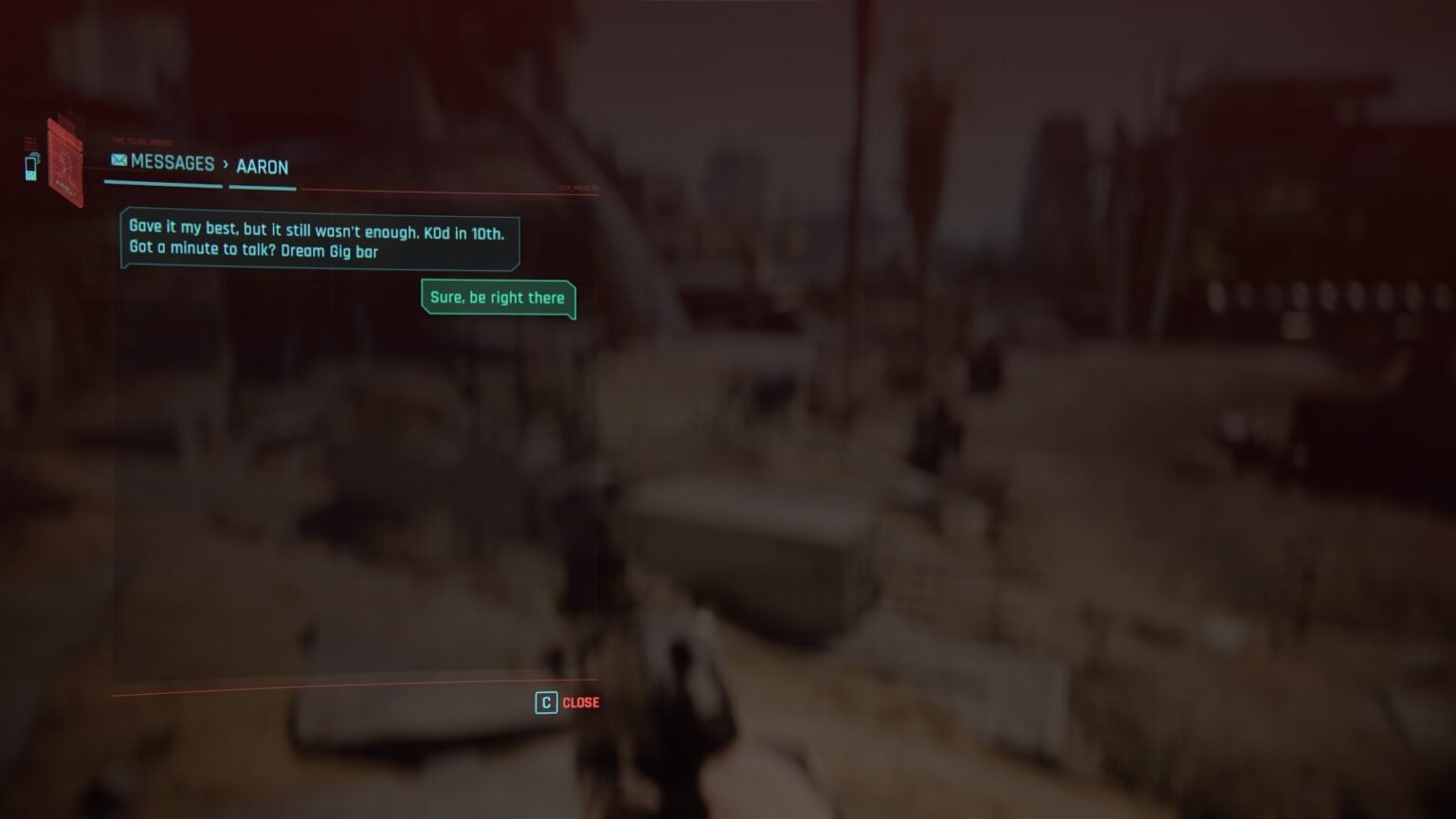Viewport: 1456px width, 819px height.
Task: Click the VLK_MSA label near the red line
Action: tap(577, 188)
